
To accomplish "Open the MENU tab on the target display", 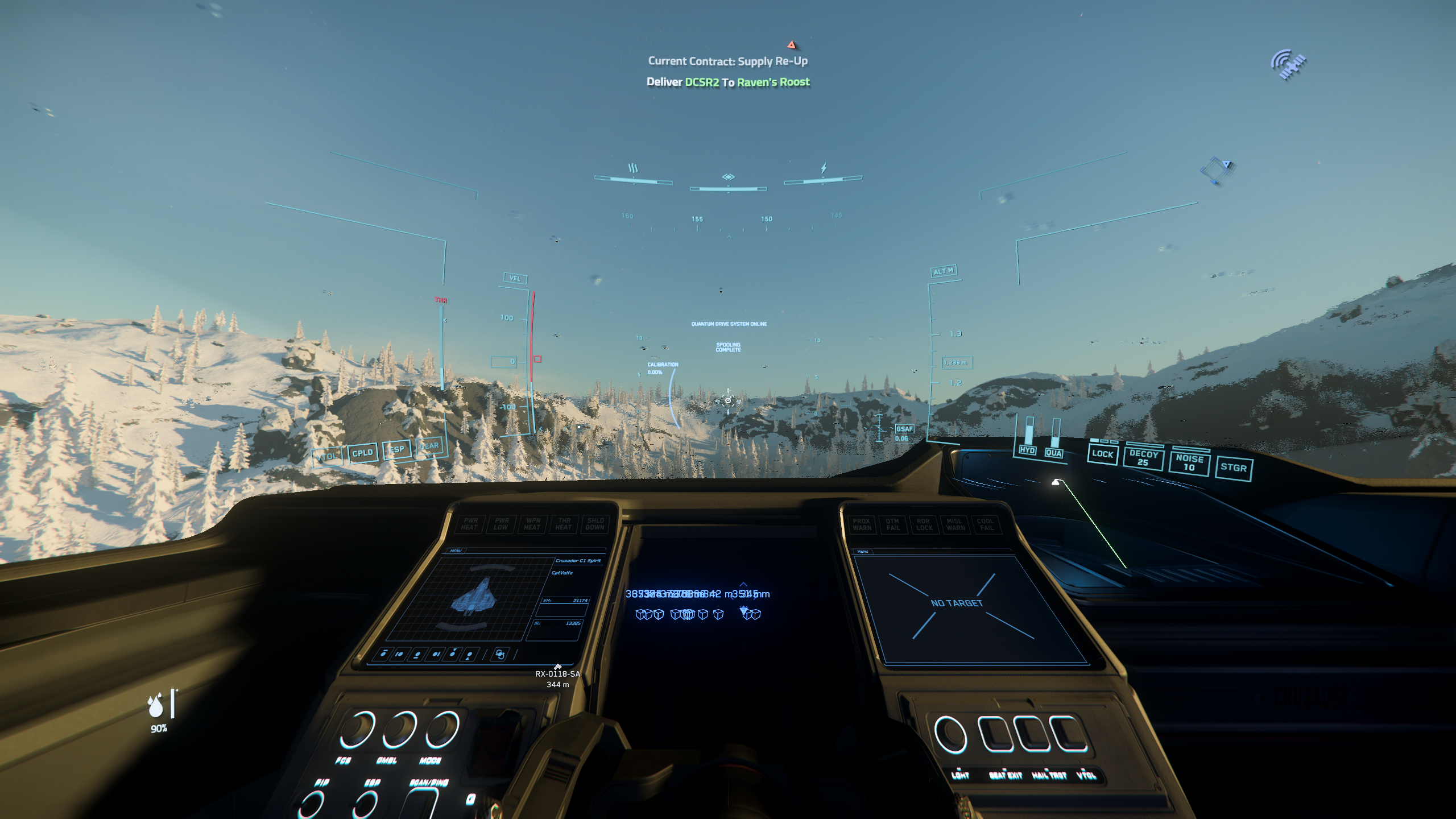I will coord(862,551).
